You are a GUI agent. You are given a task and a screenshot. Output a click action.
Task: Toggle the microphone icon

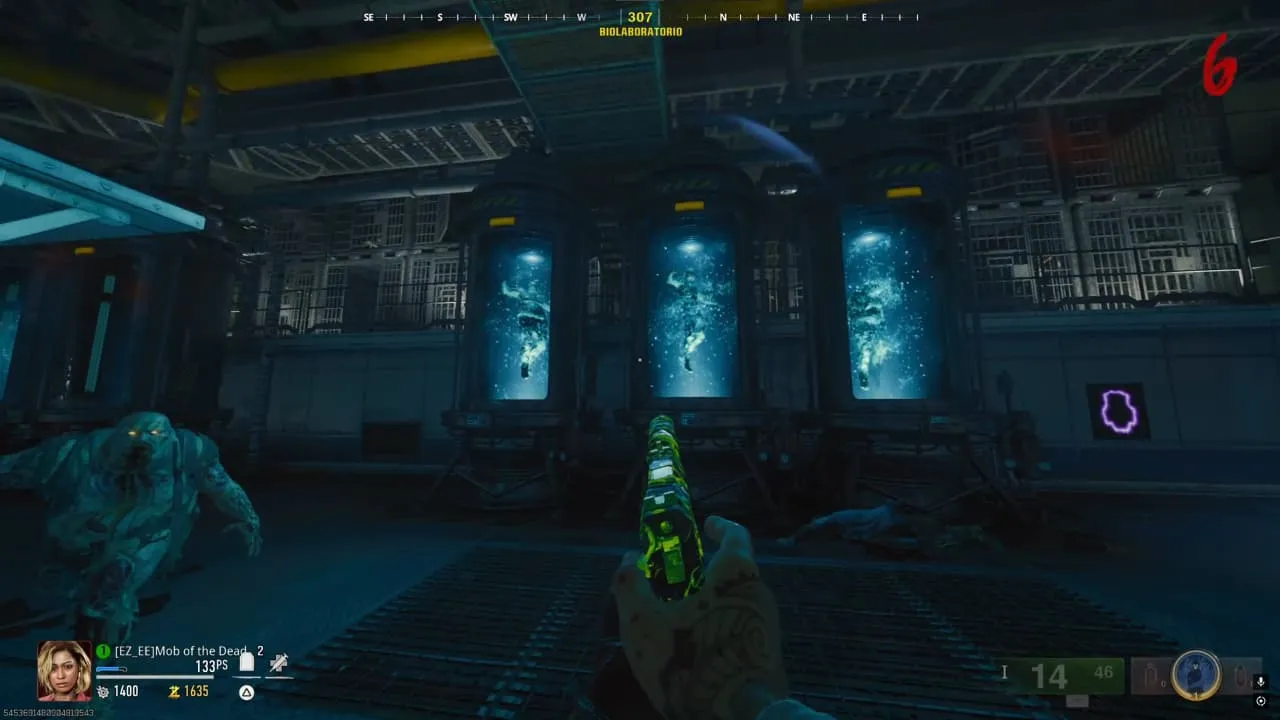pos(1260,682)
